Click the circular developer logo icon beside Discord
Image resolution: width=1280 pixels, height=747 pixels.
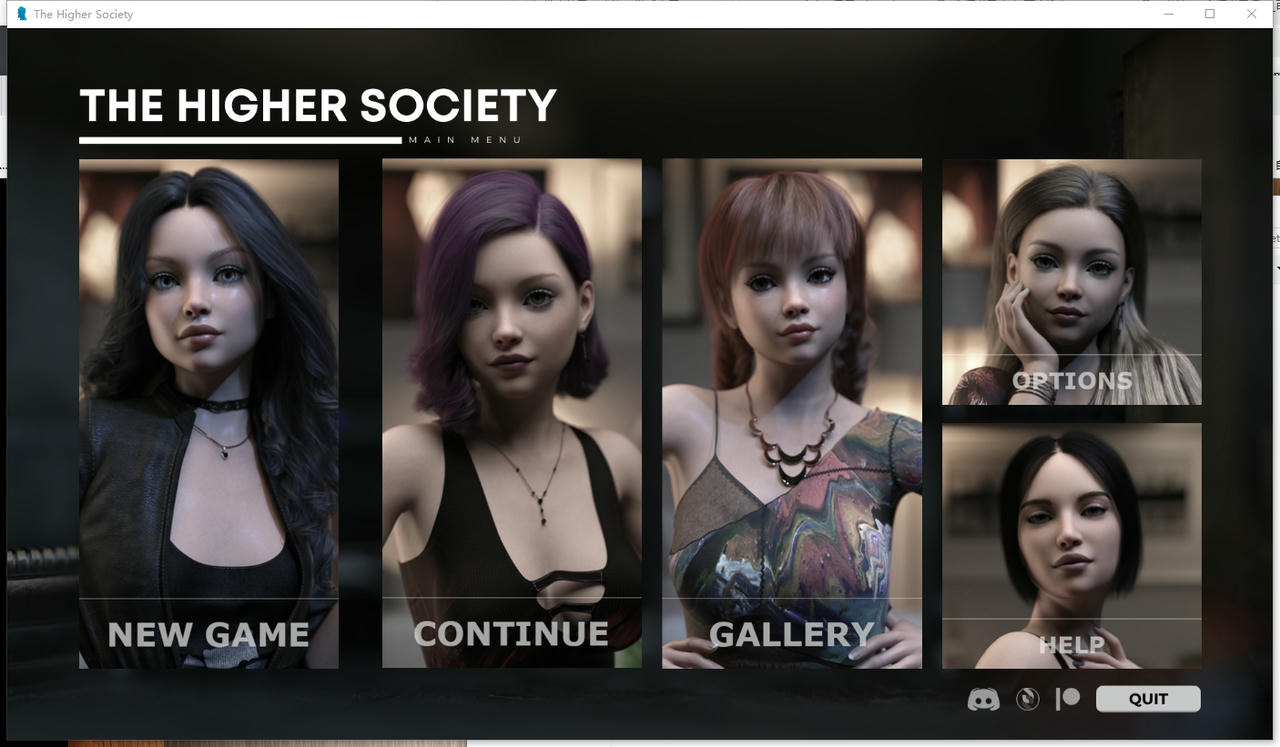point(1027,699)
